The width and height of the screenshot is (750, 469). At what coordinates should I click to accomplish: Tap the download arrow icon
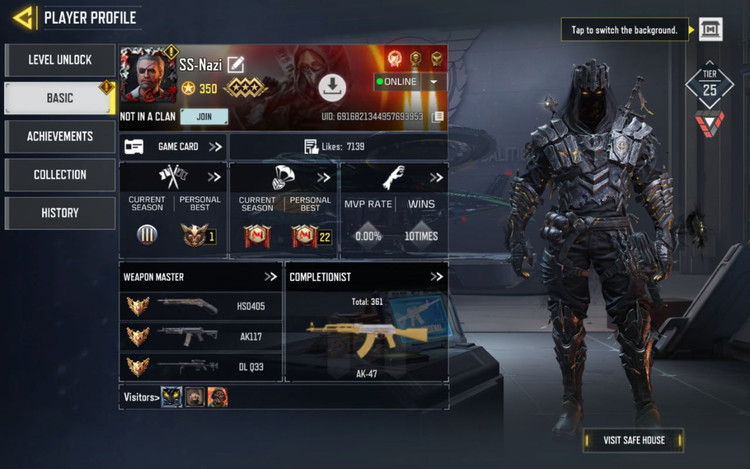[332, 88]
